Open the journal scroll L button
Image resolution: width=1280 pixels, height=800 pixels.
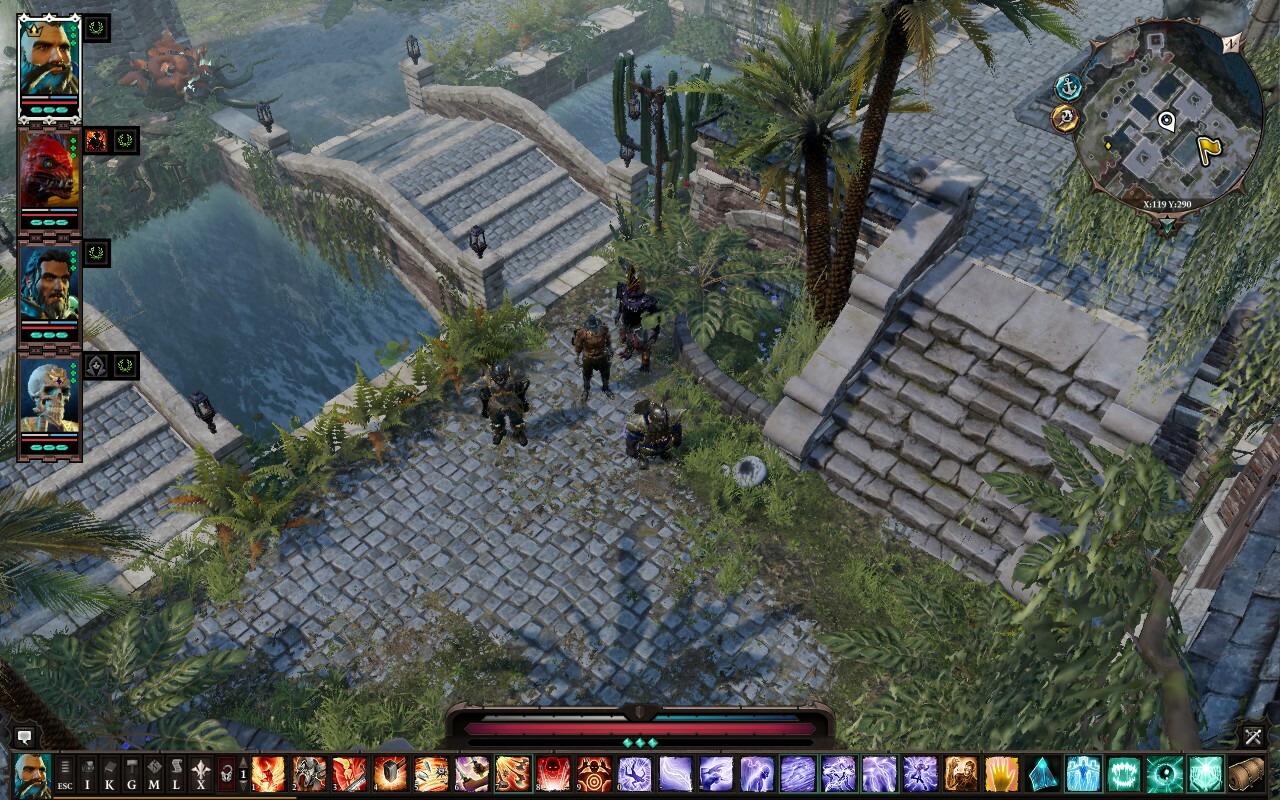tap(177, 775)
